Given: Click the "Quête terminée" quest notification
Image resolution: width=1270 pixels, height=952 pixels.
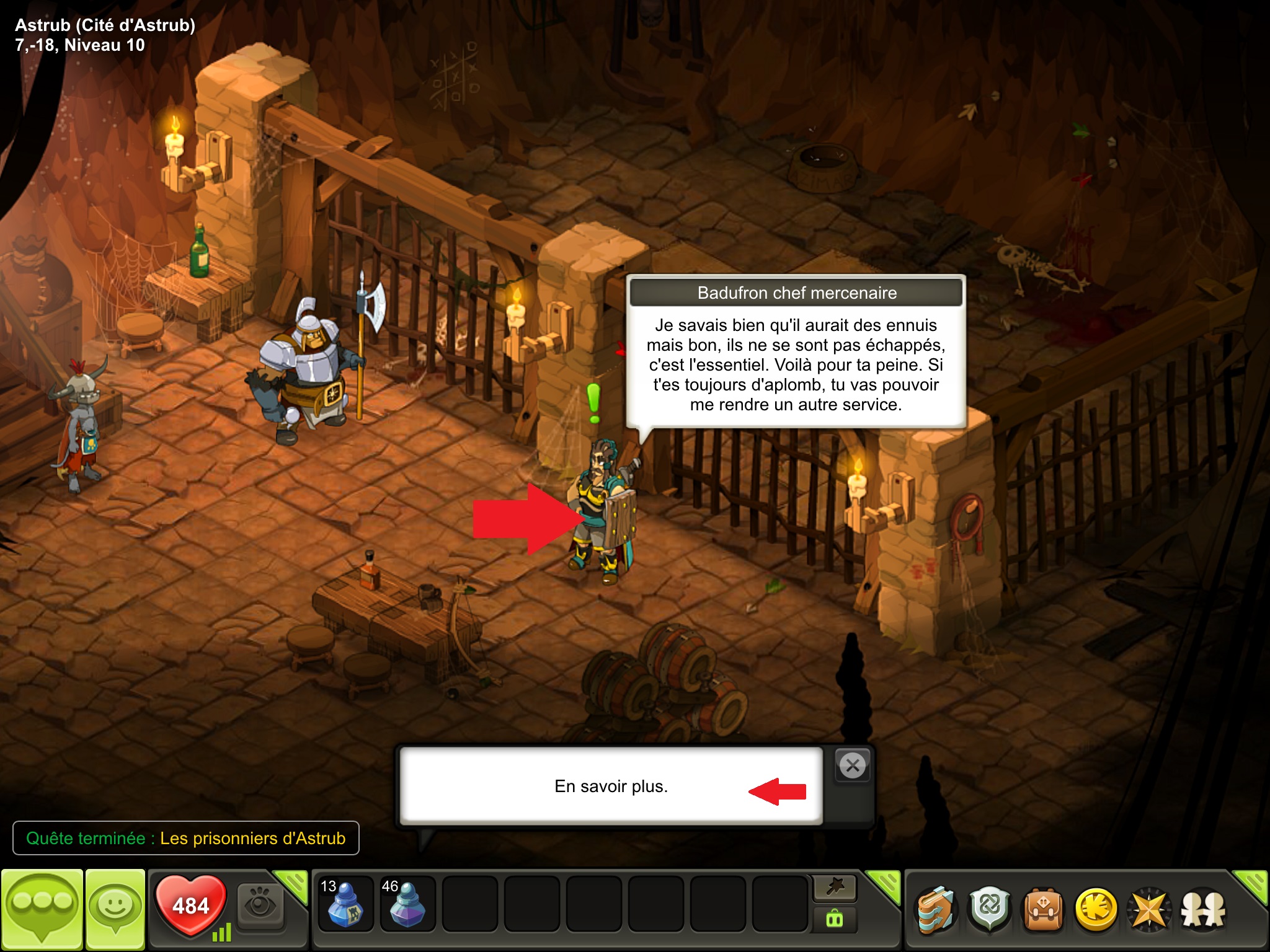Looking at the screenshot, I should tap(185, 838).
